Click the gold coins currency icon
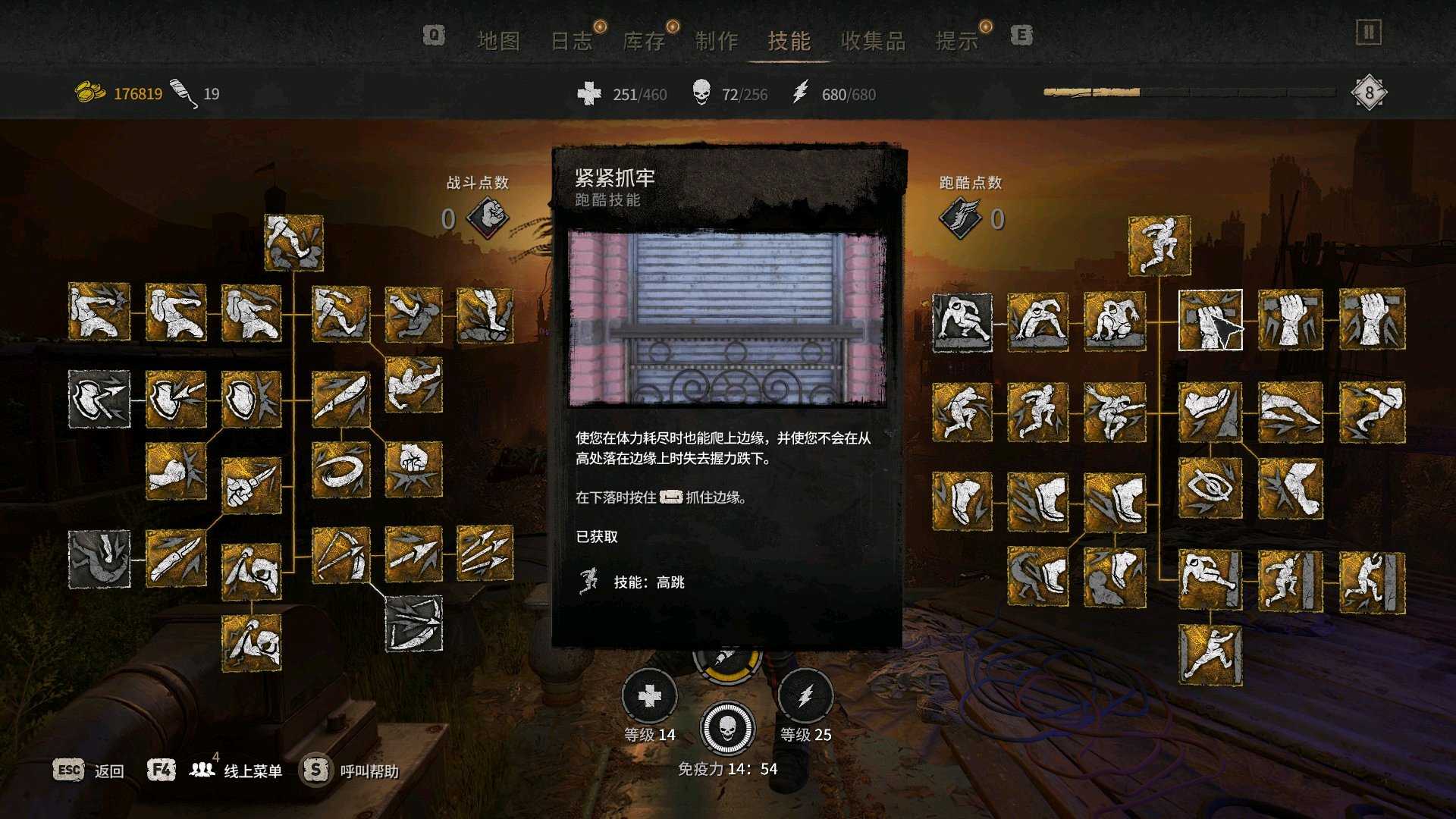Image resolution: width=1456 pixels, height=819 pixels. click(91, 91)
